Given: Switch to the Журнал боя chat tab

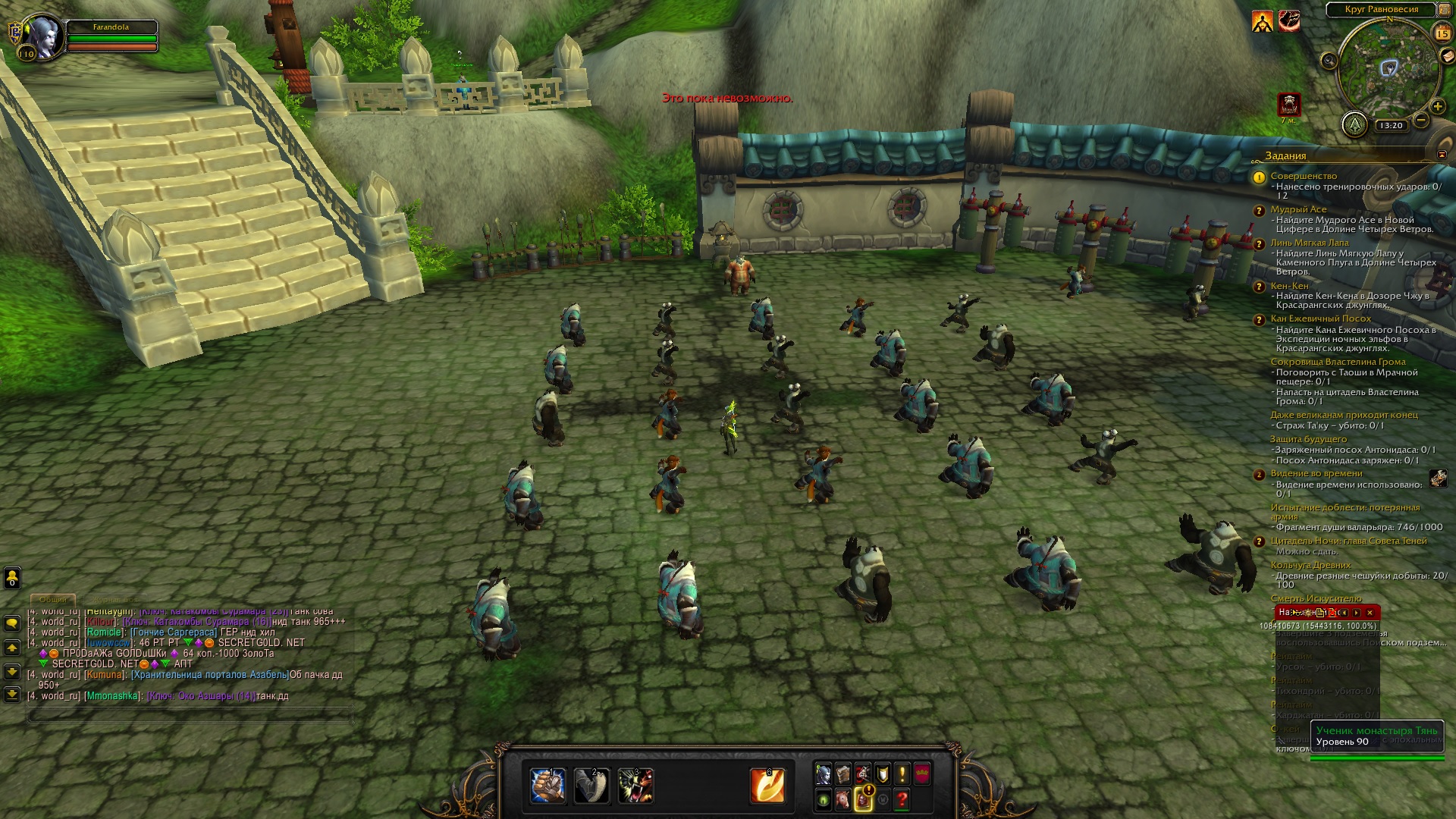Looking at the screenshot, I should (114, 599).
